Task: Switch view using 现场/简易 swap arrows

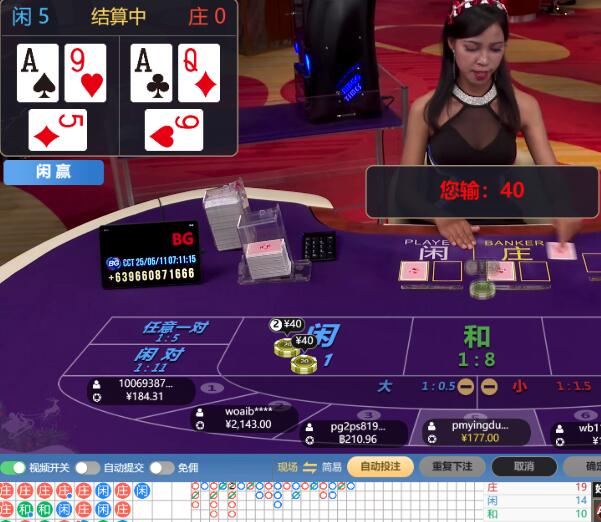Action: [x=310, y=467]
